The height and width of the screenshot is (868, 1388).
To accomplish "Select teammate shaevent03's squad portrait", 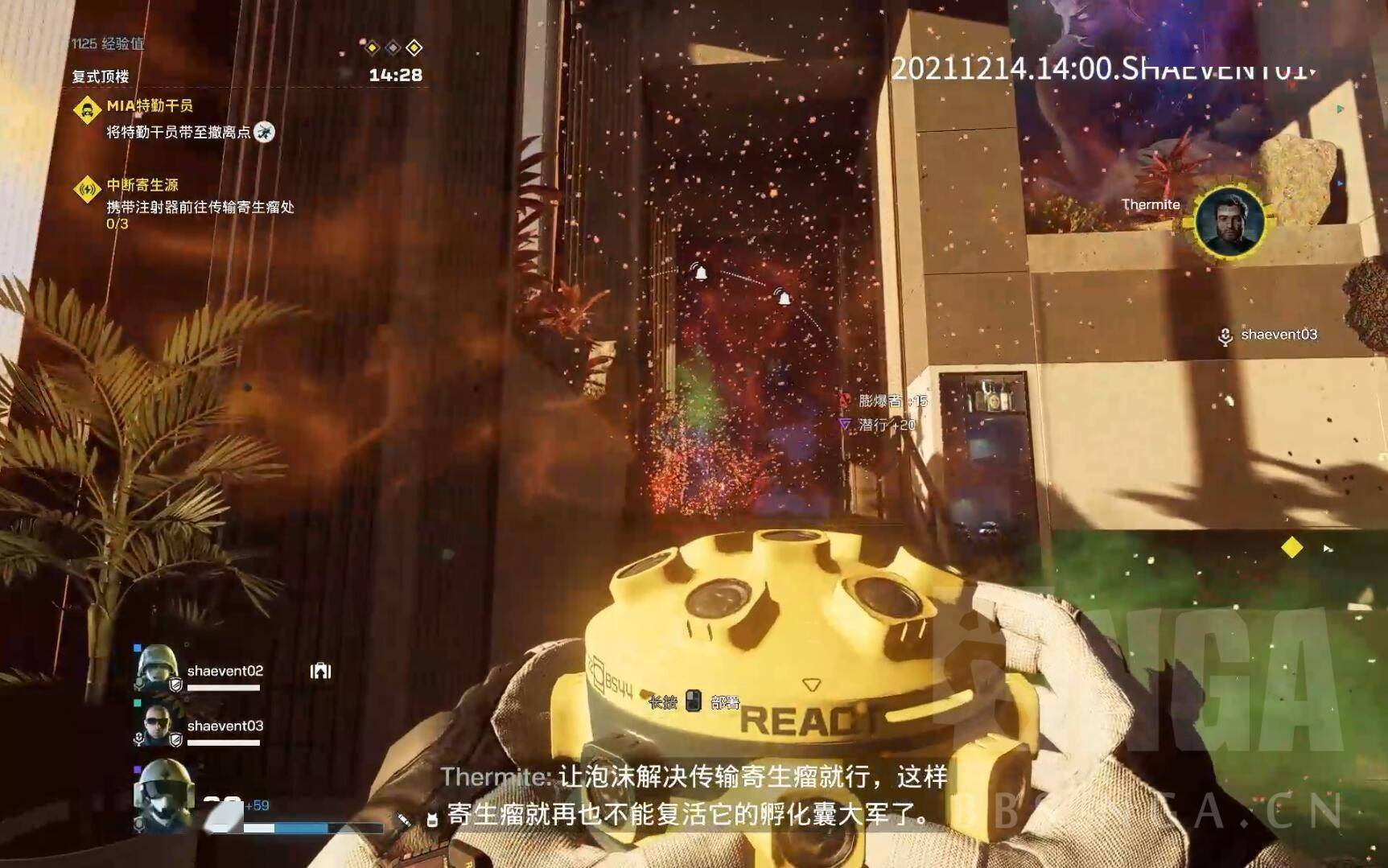I will (x=156, y=724).
